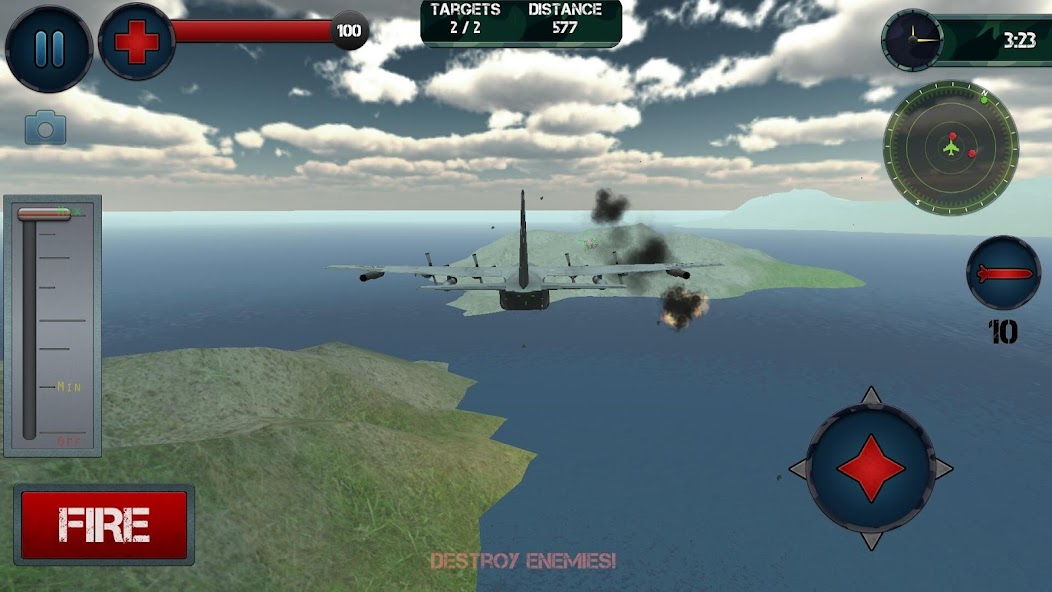This screenshot has height=592, width=1052.
Task: Switch the camera view
Action: 45,127
